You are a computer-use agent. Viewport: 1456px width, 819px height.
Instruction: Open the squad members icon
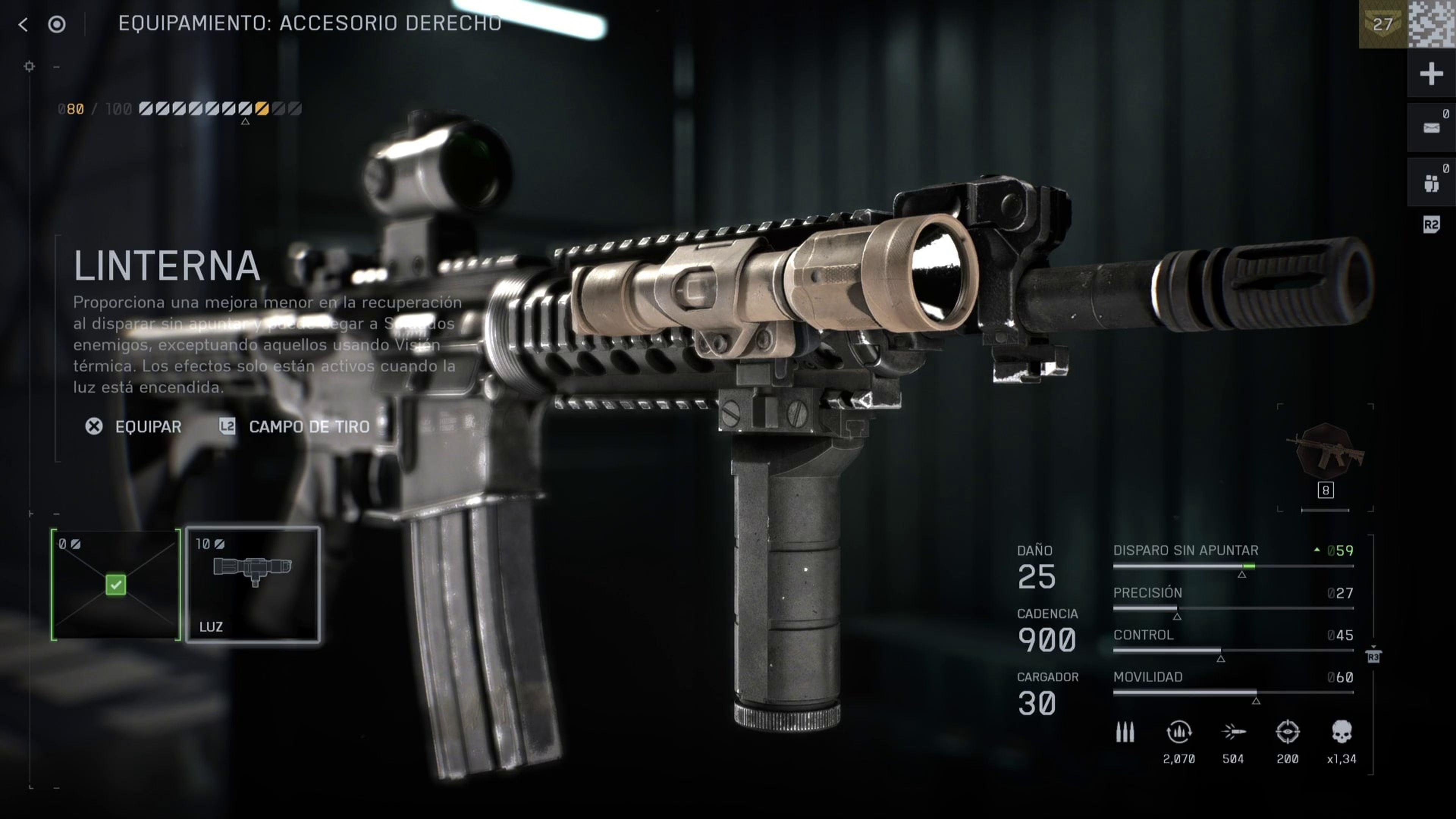(x=1431, y=182)
